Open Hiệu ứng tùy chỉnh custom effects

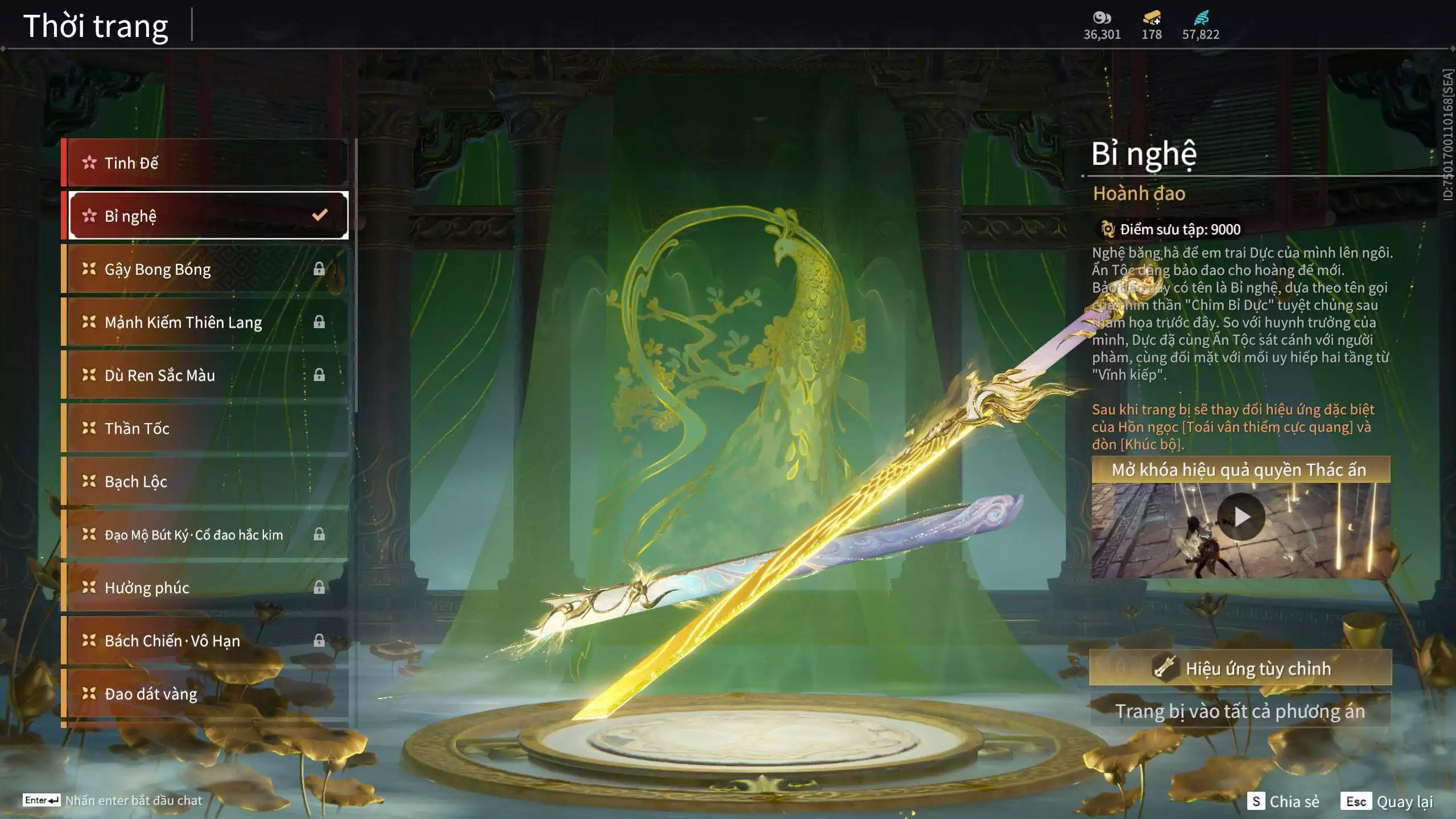click(1240, 668)
